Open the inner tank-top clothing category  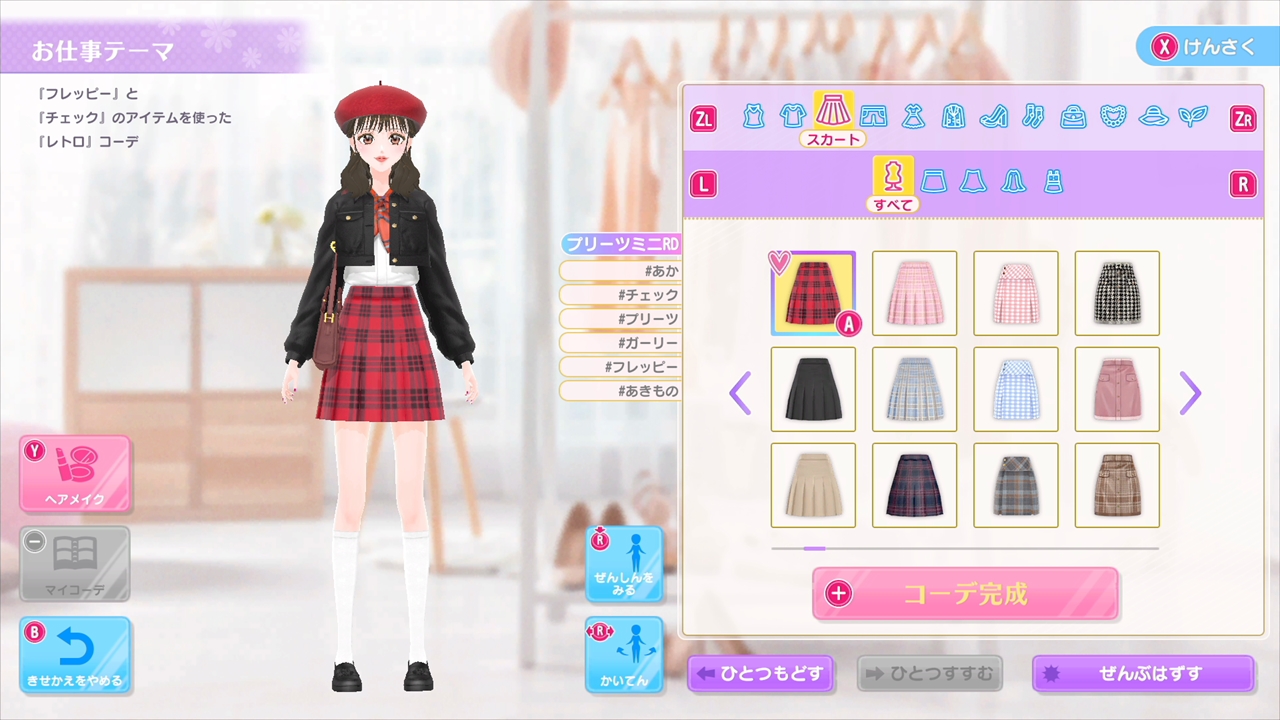click(755, 115)
